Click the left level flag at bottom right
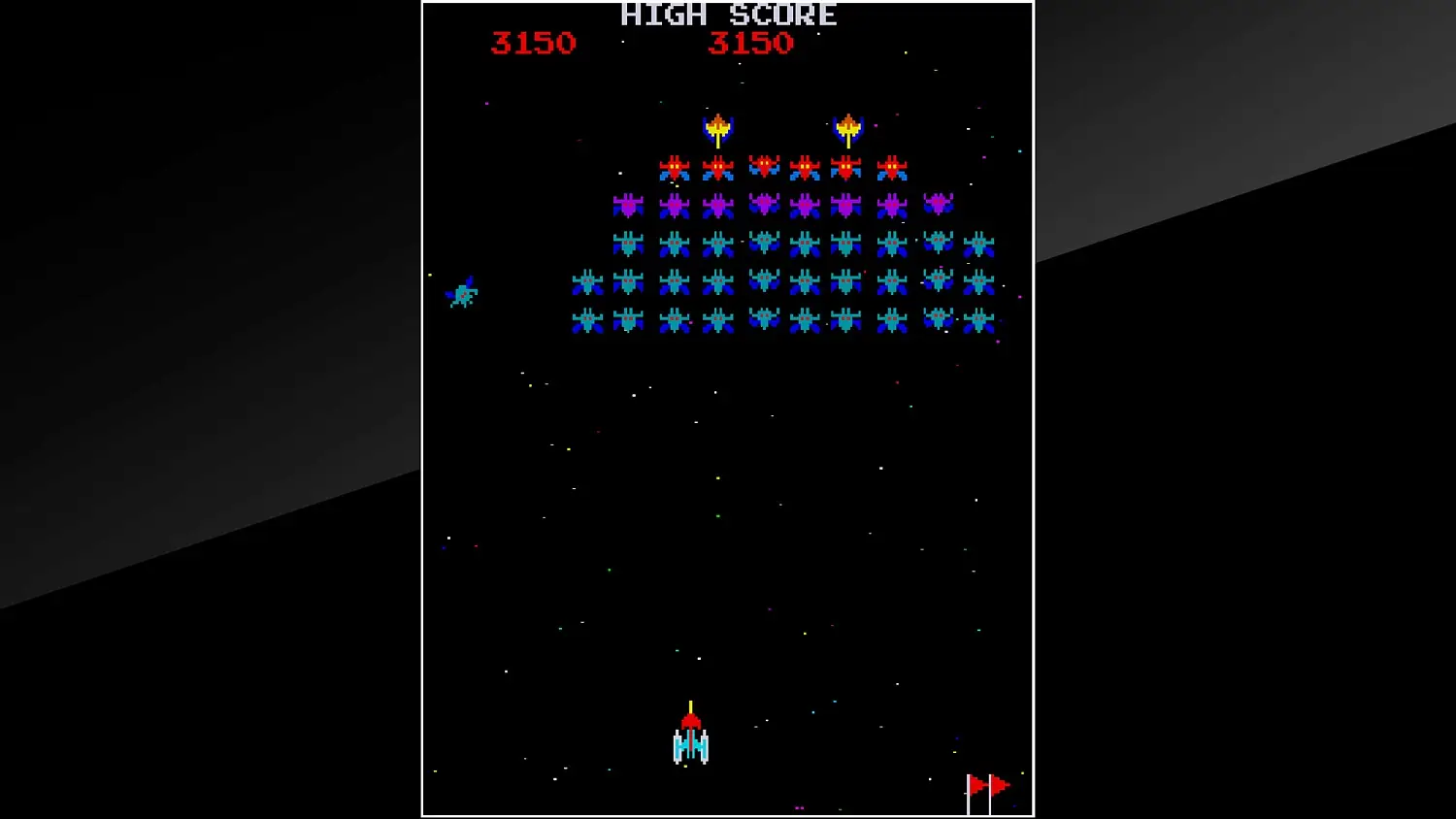Screen dimensions: 1456x819 point(974,784)
